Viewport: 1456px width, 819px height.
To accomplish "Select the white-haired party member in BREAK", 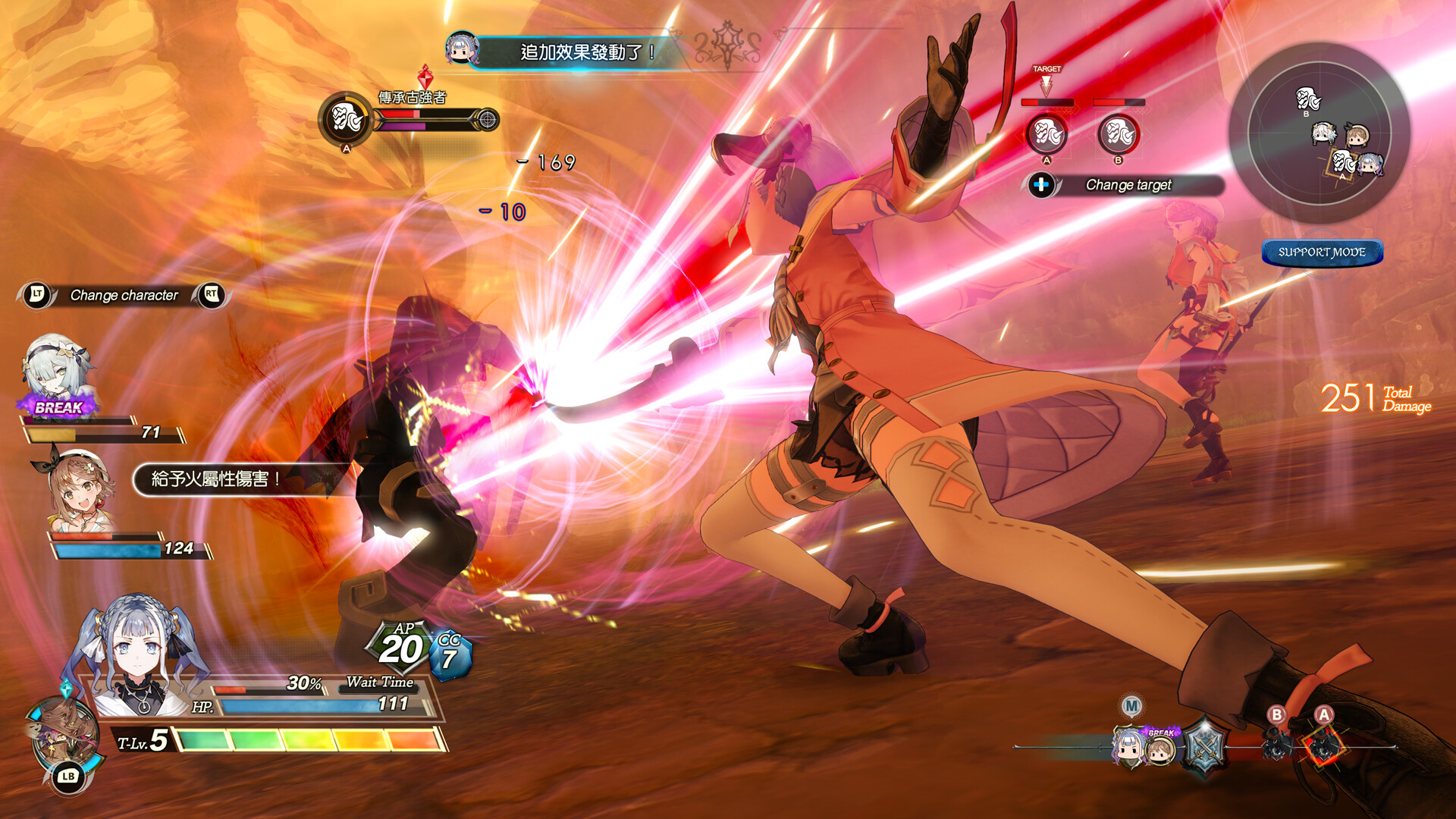I will [55, 372].
